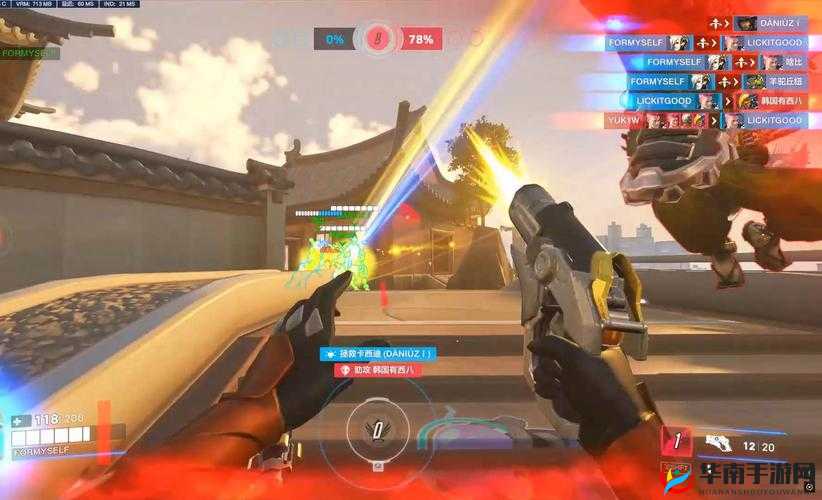Select the objective flame icon at top

pos(376,39)
